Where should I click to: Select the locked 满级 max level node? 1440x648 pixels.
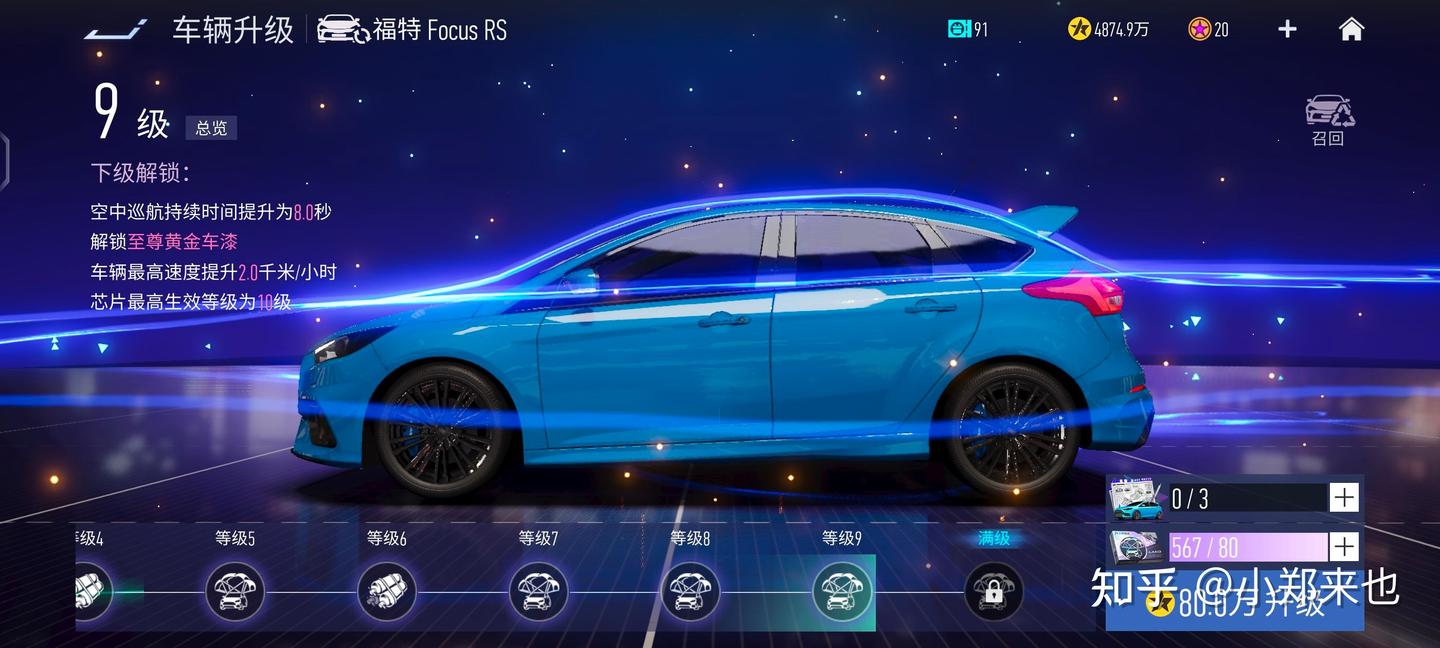[993, 591]
